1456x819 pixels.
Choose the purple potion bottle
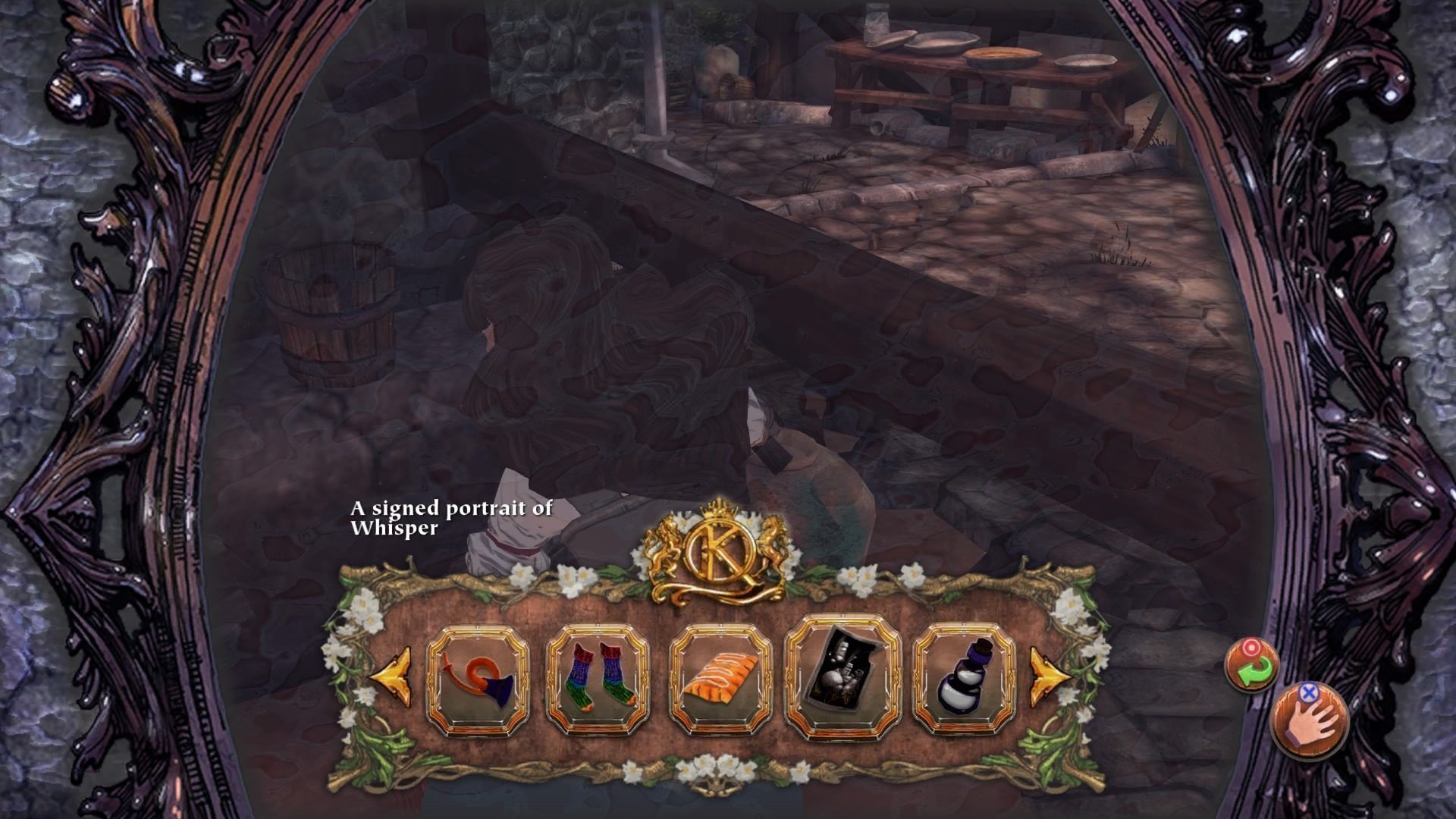click(x=965, y=679)
